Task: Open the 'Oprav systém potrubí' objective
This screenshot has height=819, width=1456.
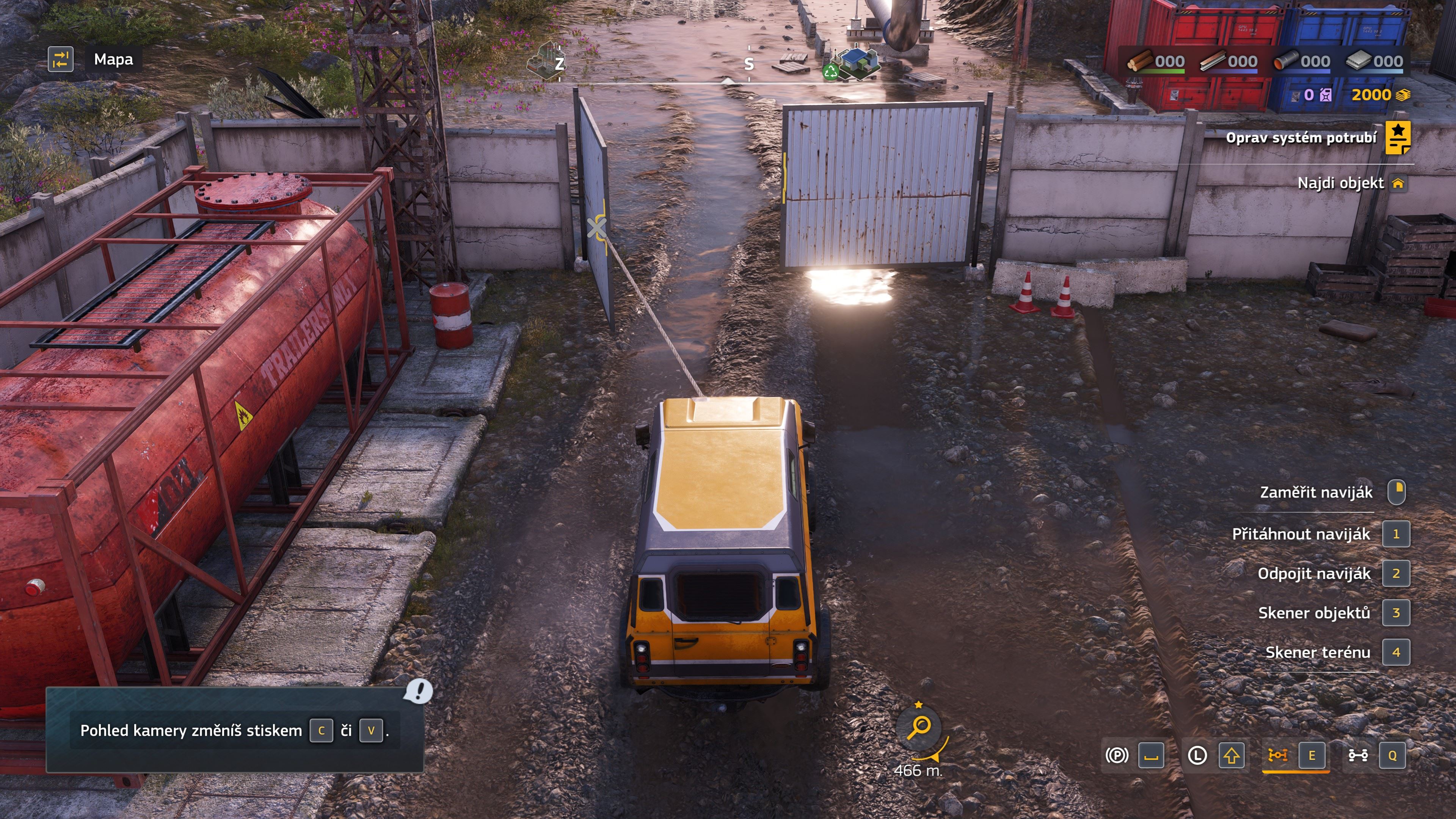Action: click(x=1301, y=138)
